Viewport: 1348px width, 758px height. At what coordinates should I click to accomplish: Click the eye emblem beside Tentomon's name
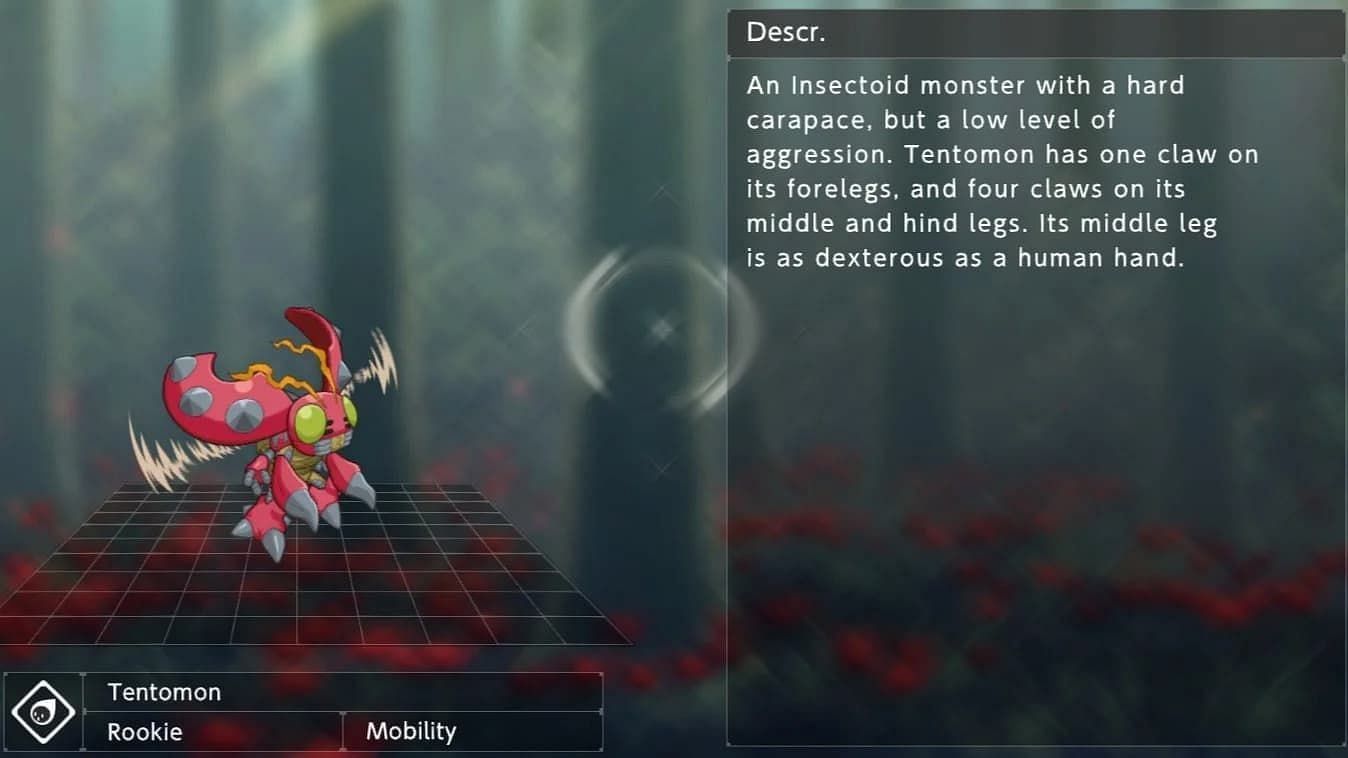click(x=42, y=711)
